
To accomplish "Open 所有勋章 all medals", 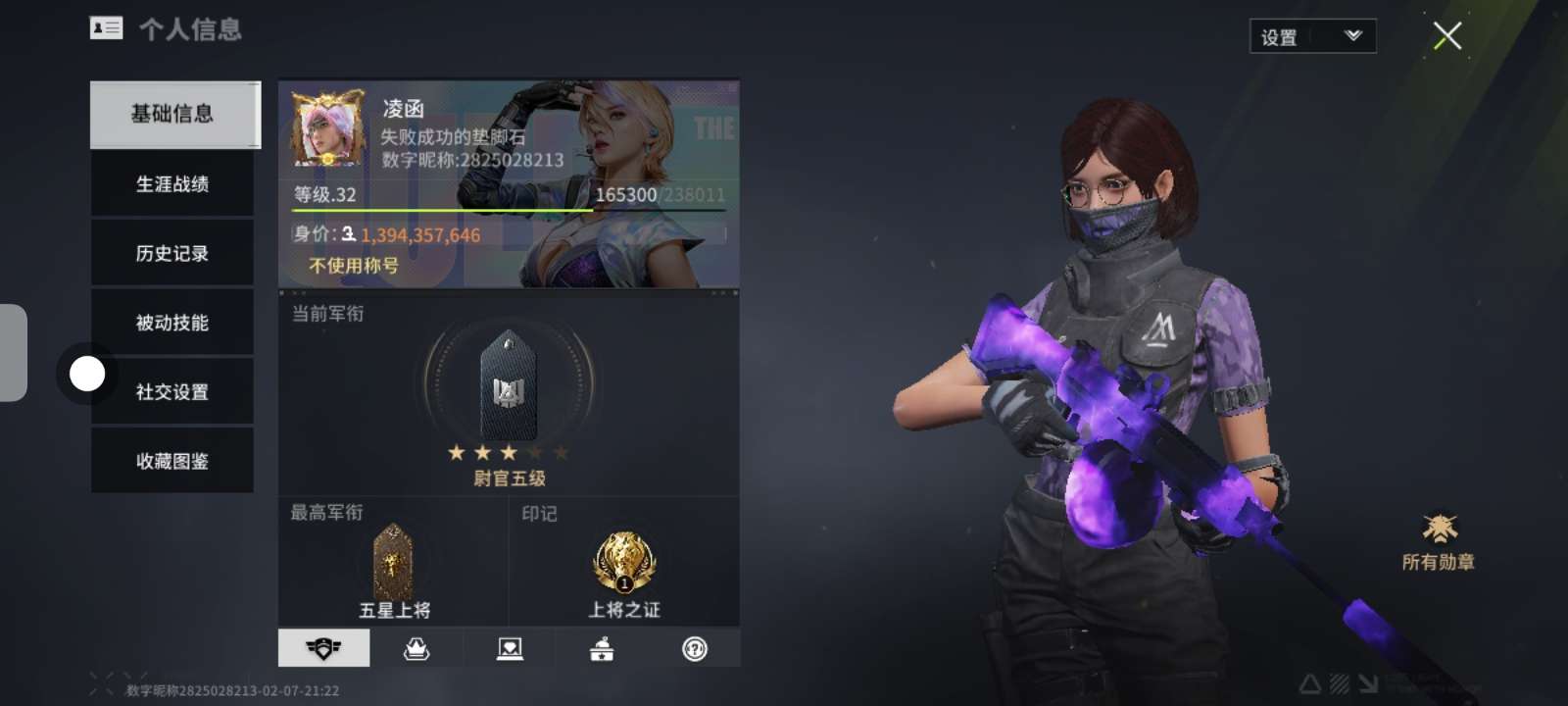I will (x=1439, y=540).
